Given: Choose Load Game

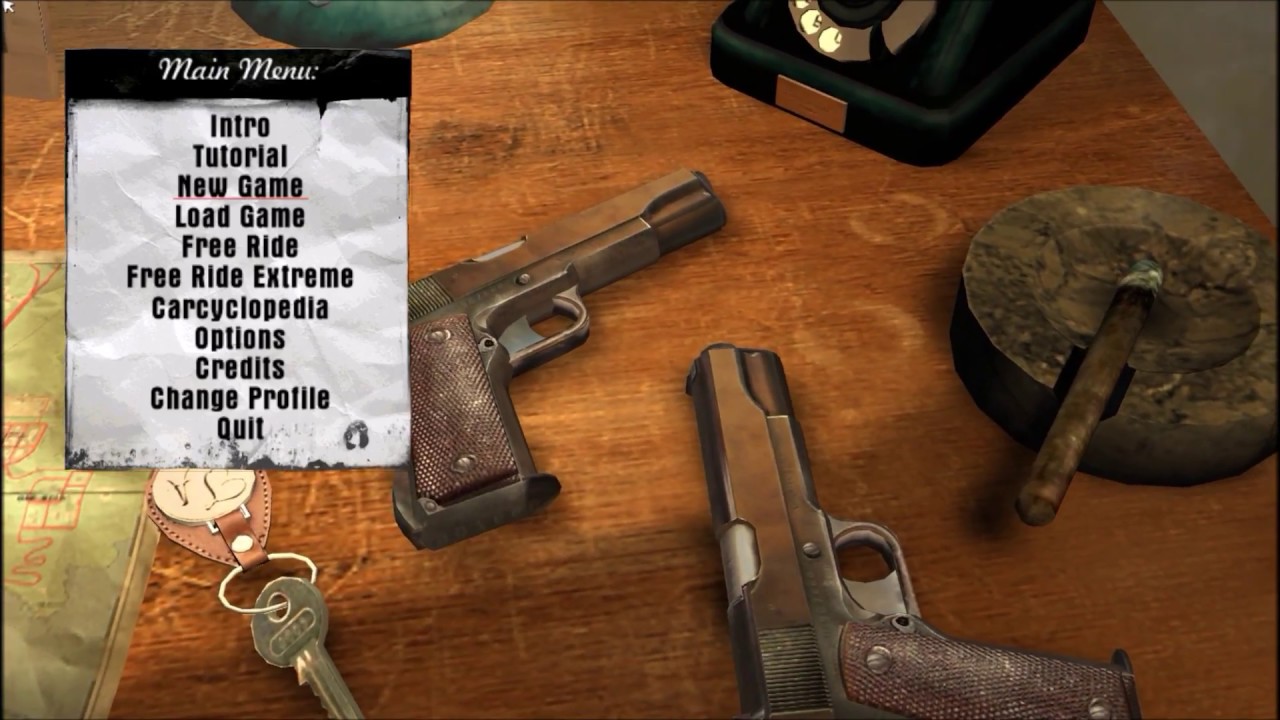Looking at the screenshot, I should pos(240,216).
